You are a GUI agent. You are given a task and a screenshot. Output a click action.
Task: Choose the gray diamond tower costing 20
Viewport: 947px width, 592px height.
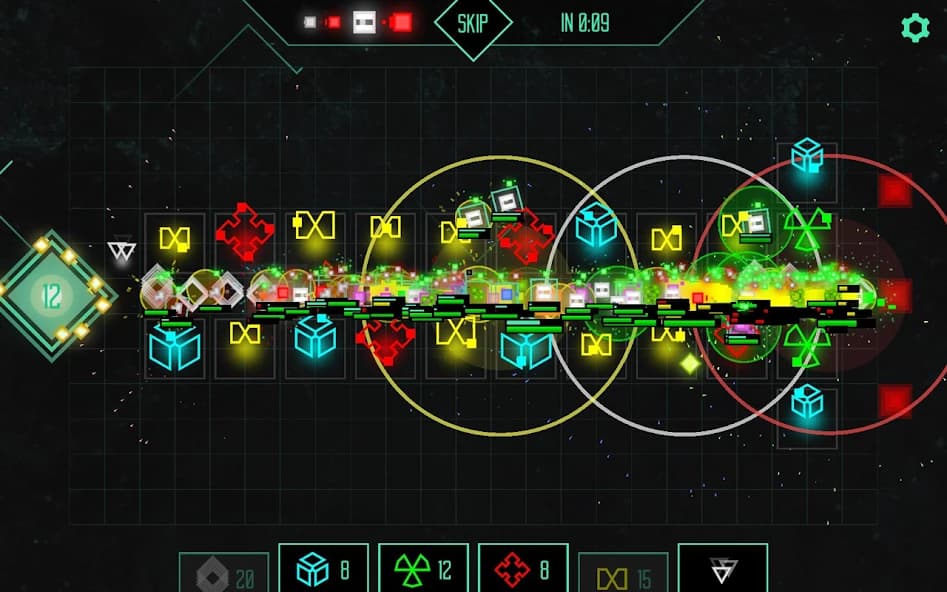coord(224,573)
